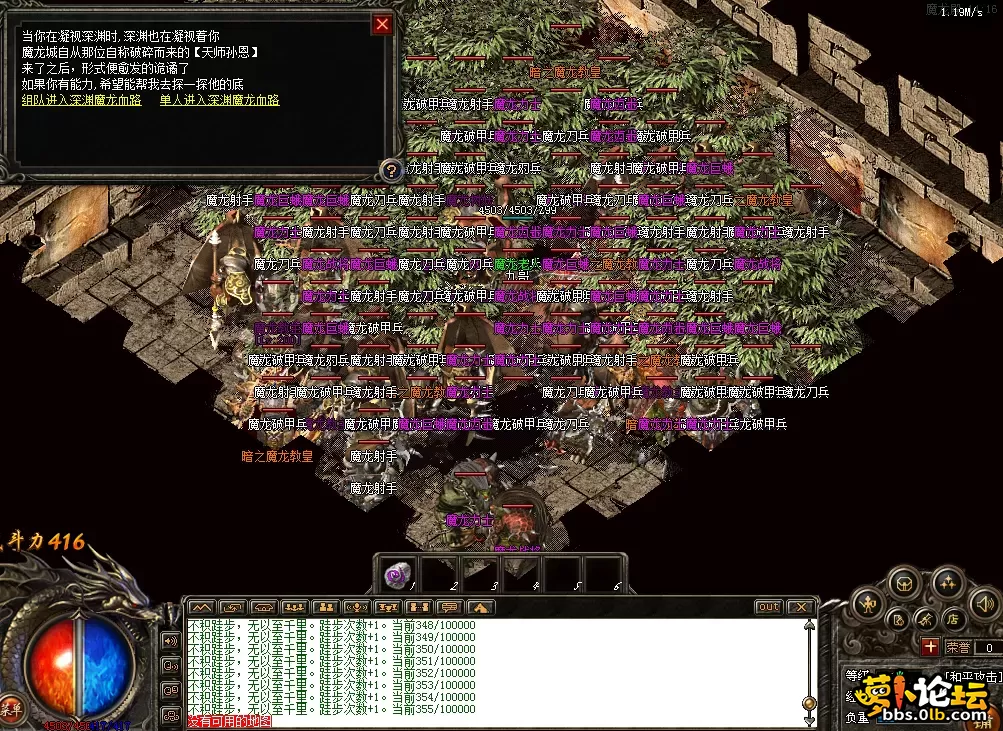Open the character equipment round button
Viewport: 1003px width, 731px height.
(x=869, y=603)
